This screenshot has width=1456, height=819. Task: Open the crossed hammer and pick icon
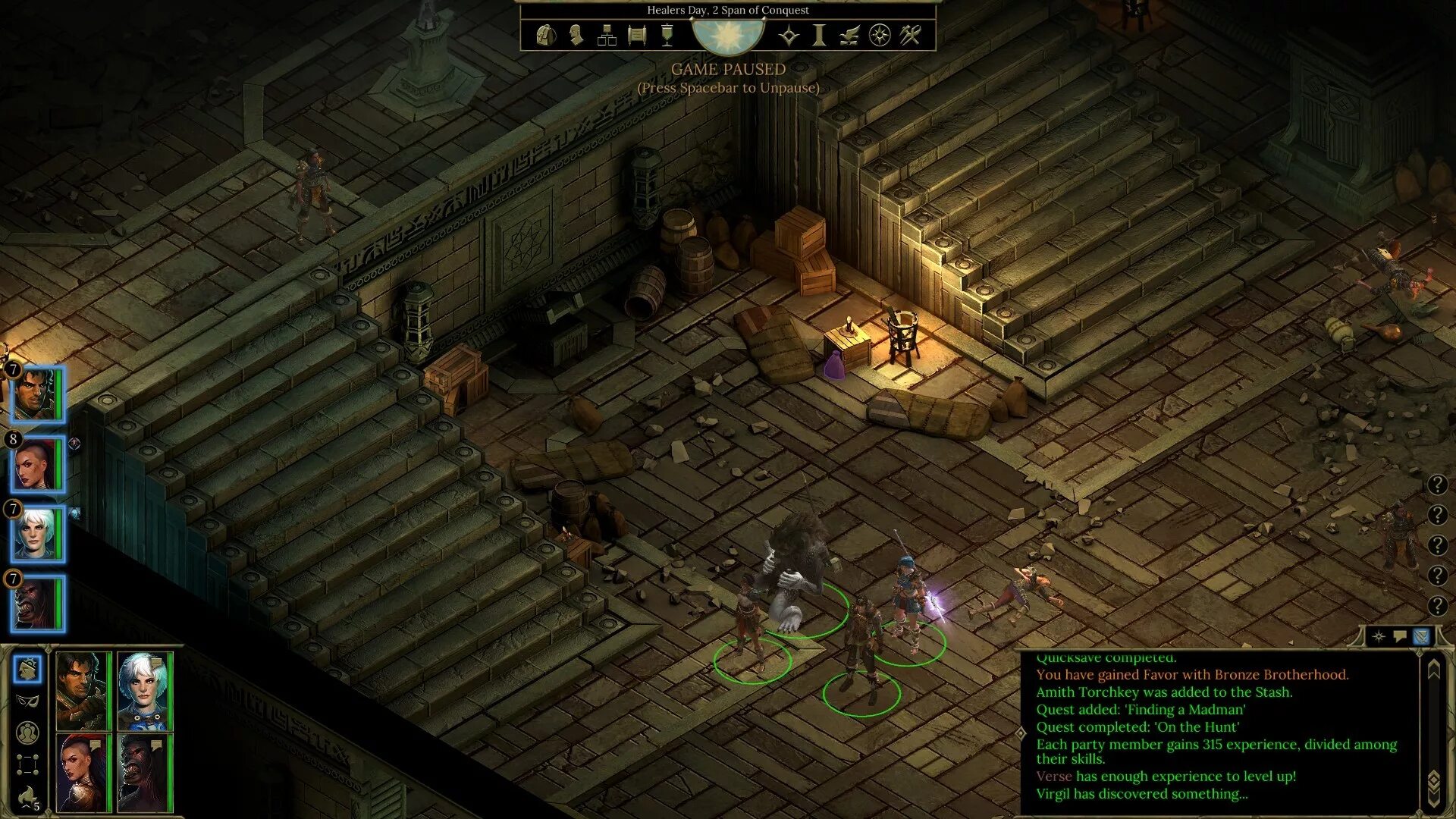[910, 35]
